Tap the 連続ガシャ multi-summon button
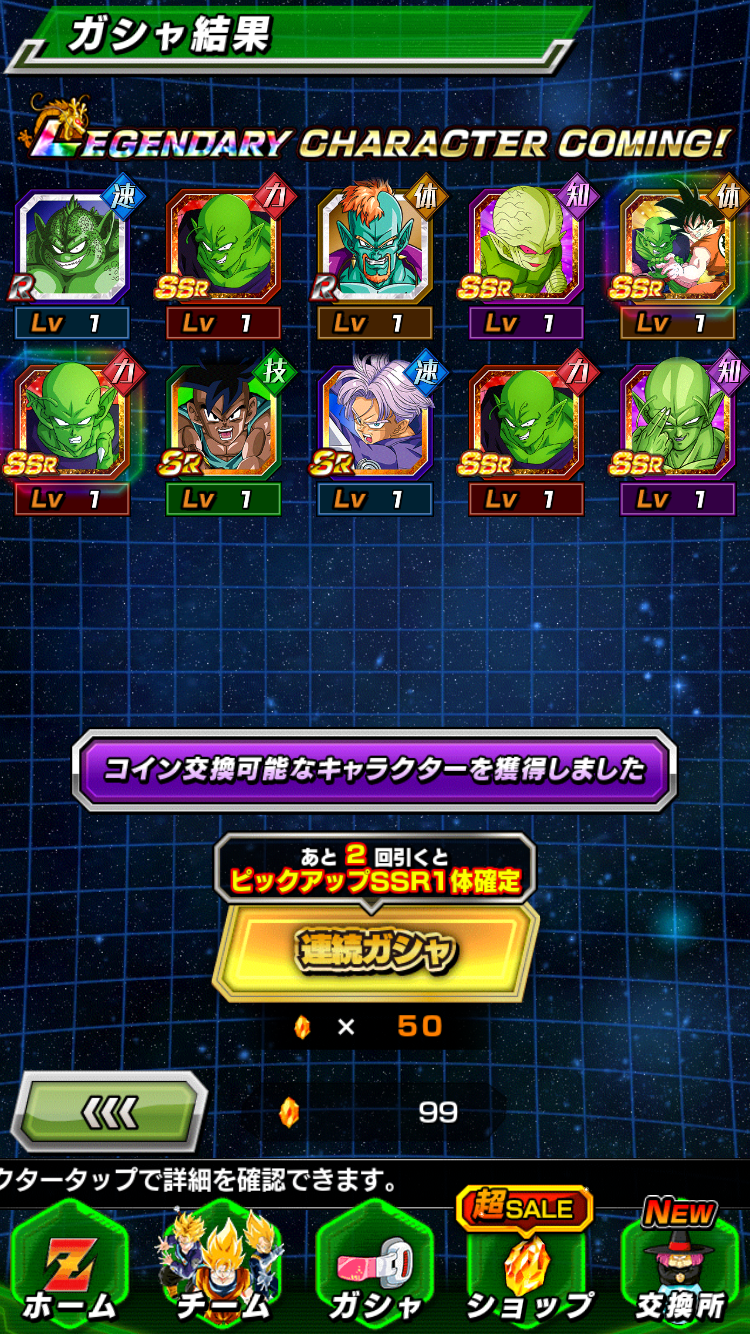The image size is (750, 1334). pos(375,952)
